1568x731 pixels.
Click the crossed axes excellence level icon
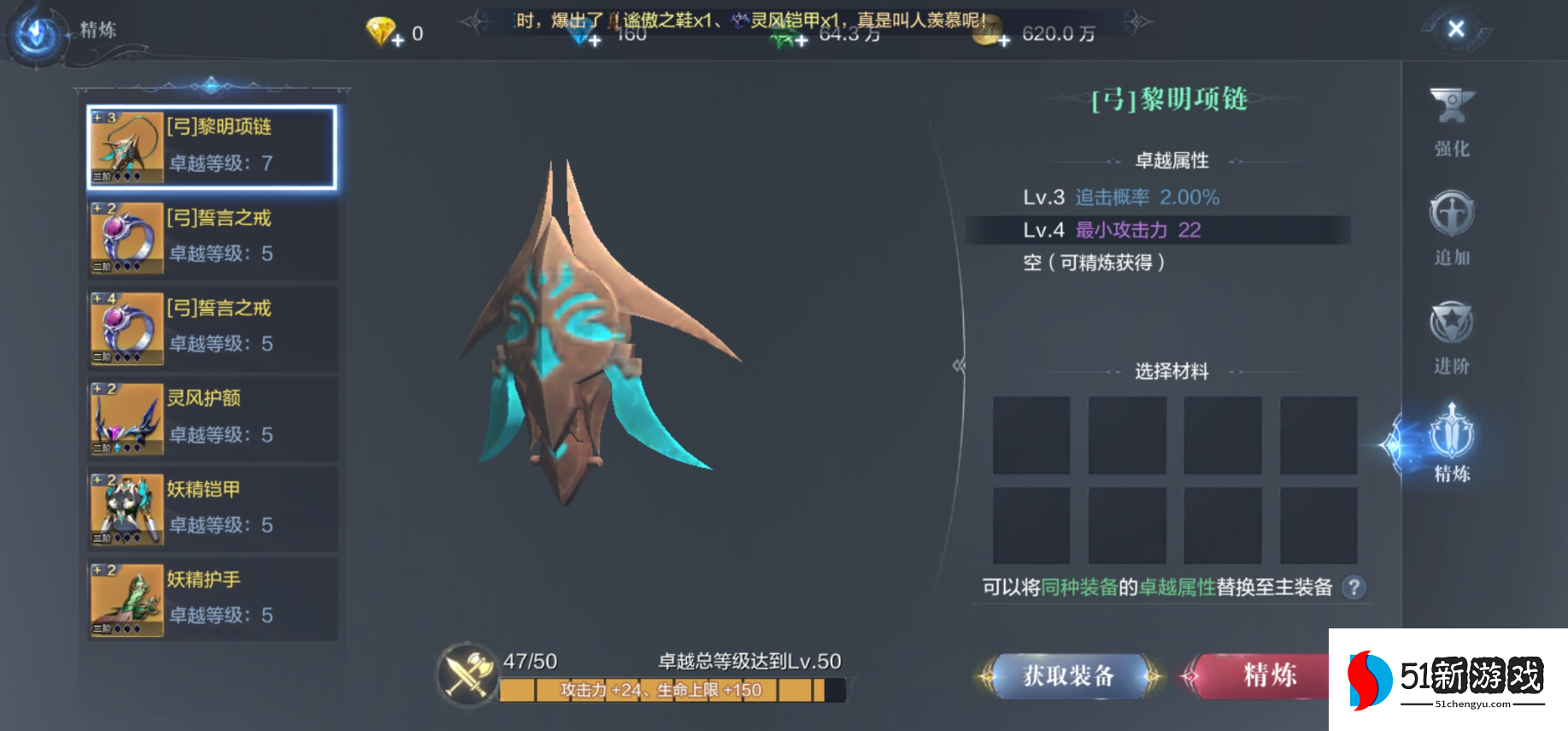[x=467, y=675]
